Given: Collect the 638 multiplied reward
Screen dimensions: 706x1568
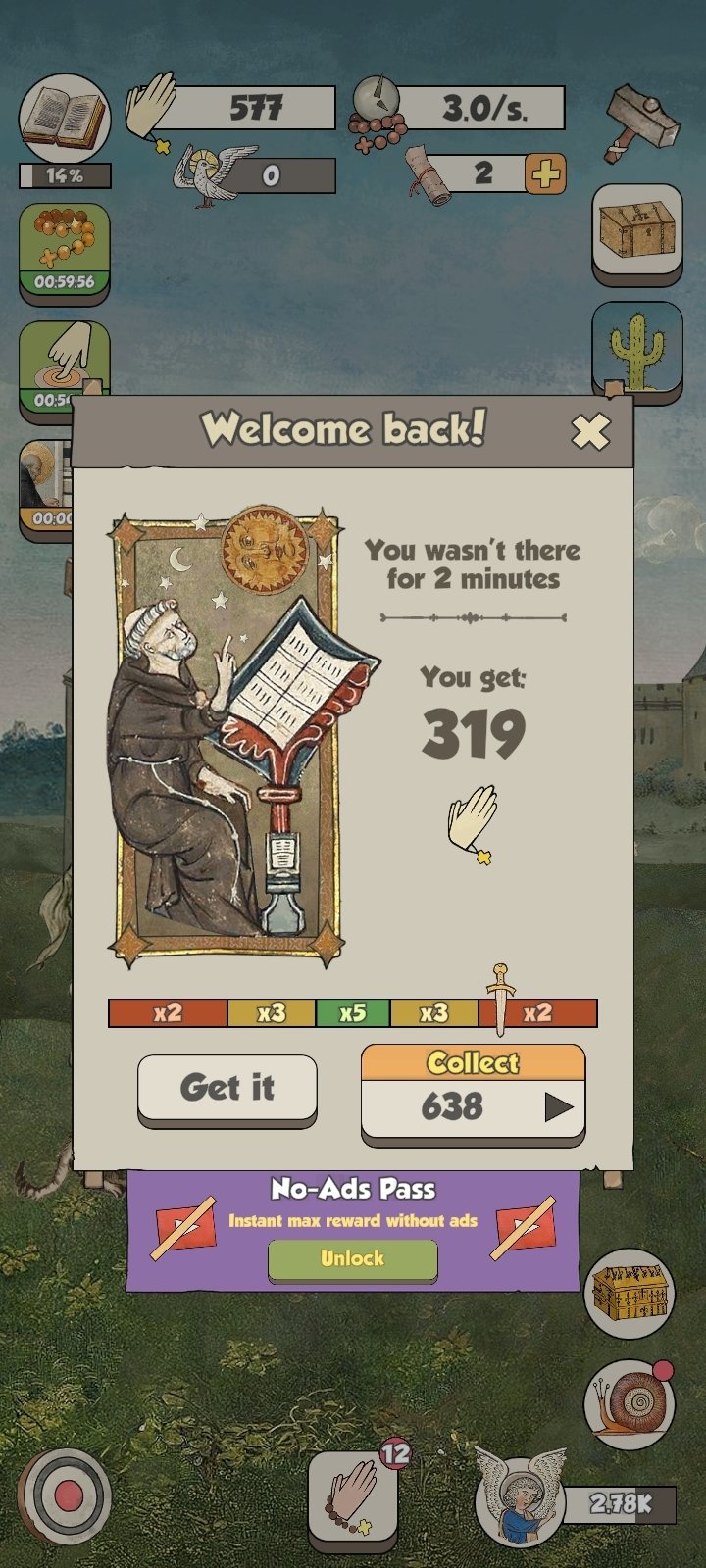Looking at the screenshot, I should [474, 1093].
